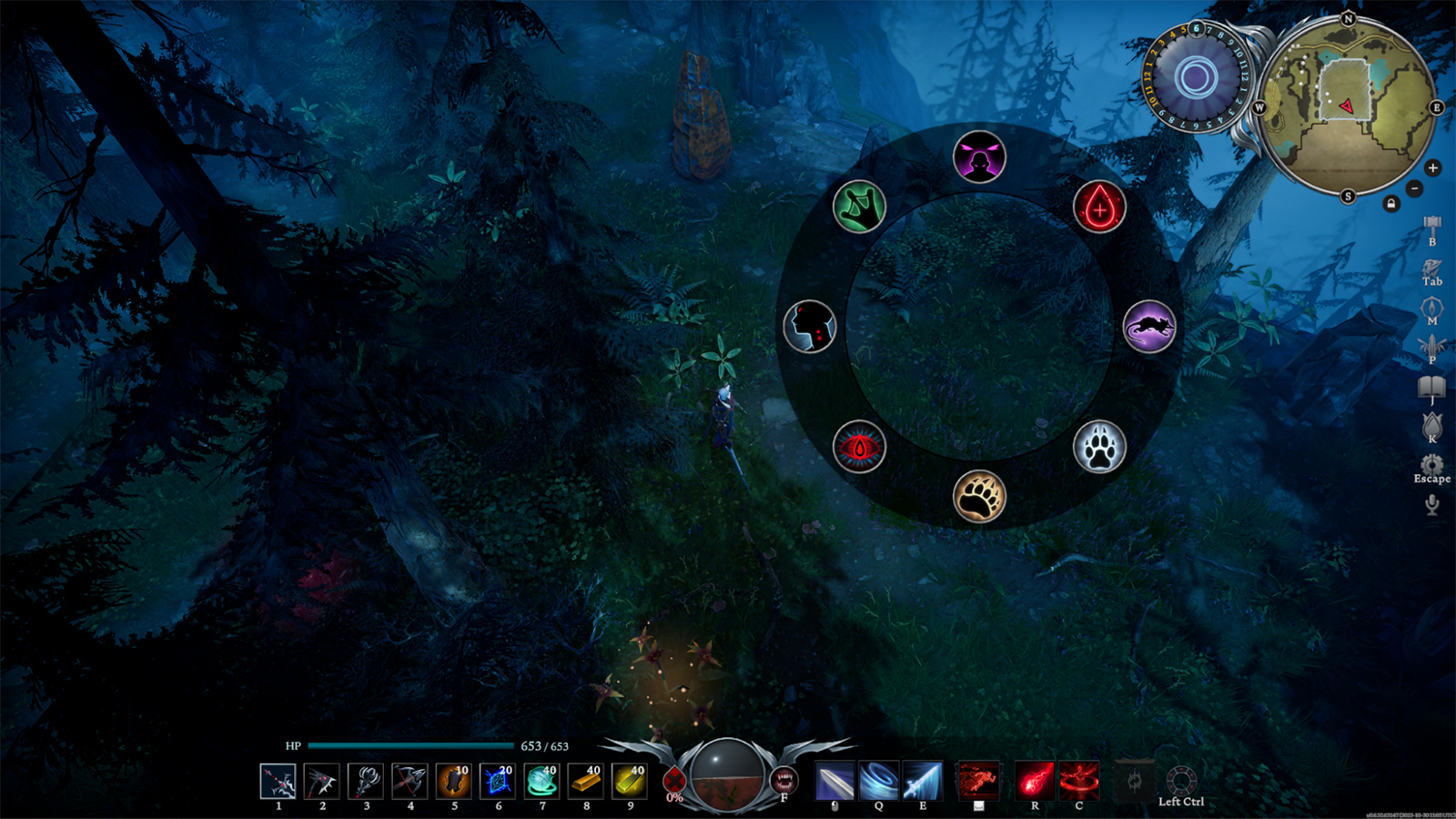The width and height of the screenshot is (1456, 819).
Task: Select the gold ingot stack in hotbar
Action: pos(585,781)
